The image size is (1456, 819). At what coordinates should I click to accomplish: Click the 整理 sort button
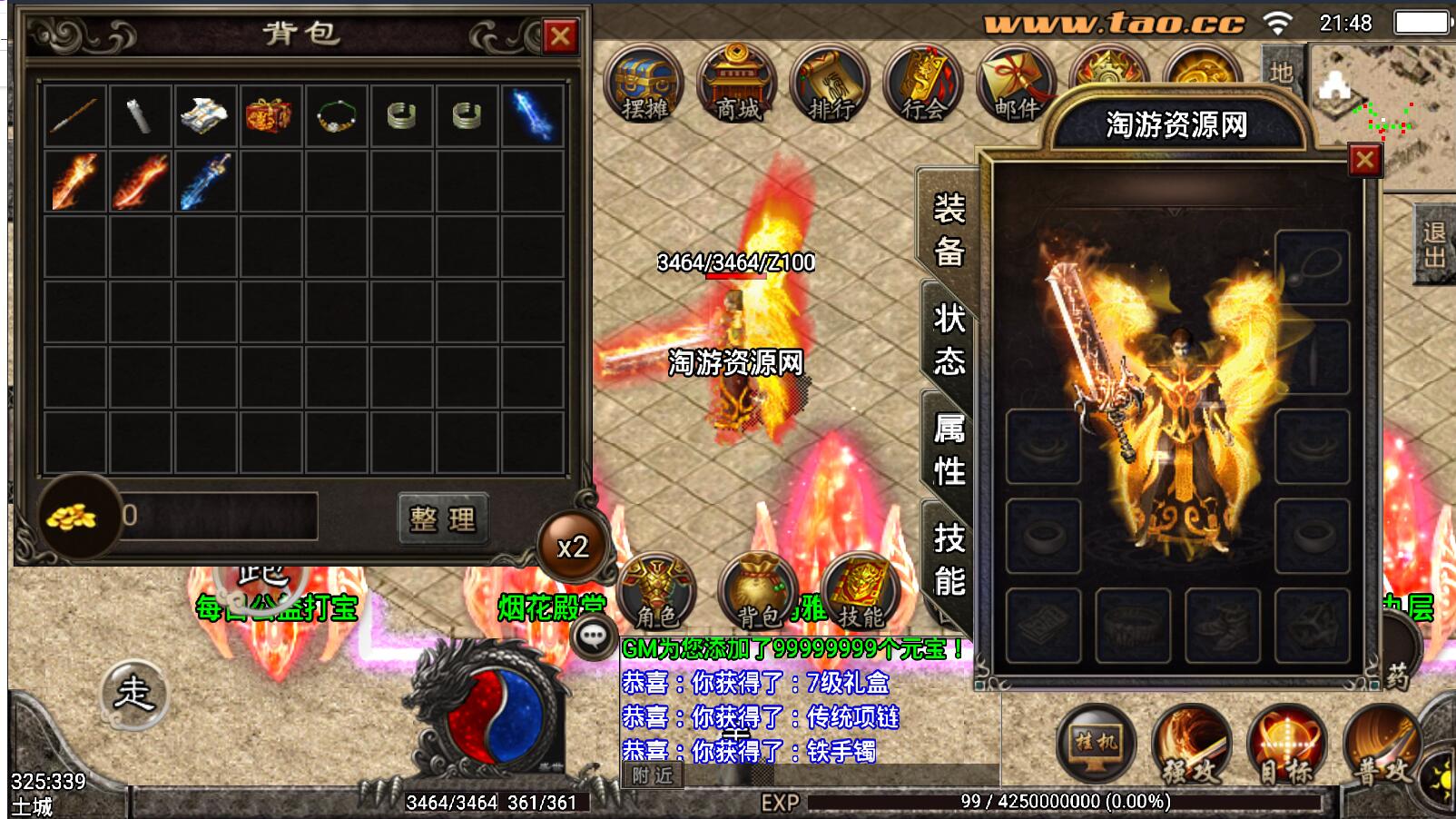point(443,518)
